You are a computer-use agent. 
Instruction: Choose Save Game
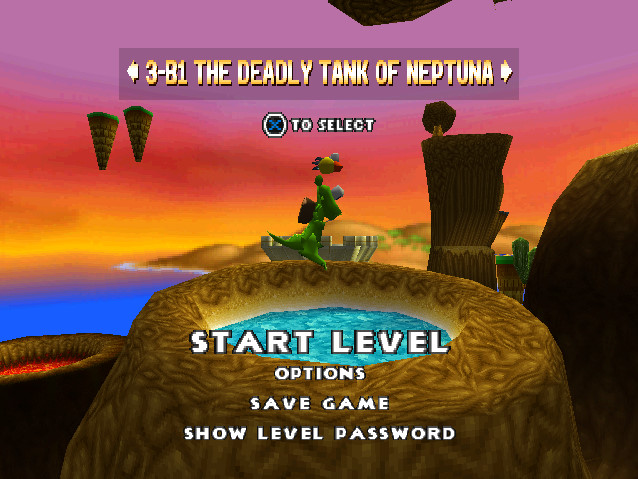[x=320, y=403]
